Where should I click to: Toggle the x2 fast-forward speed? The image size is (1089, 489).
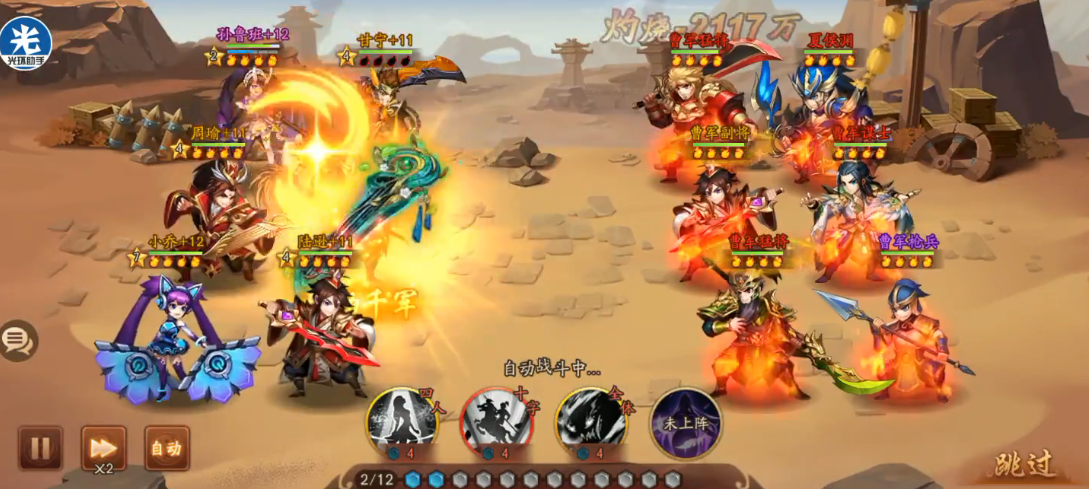[103, 448]
